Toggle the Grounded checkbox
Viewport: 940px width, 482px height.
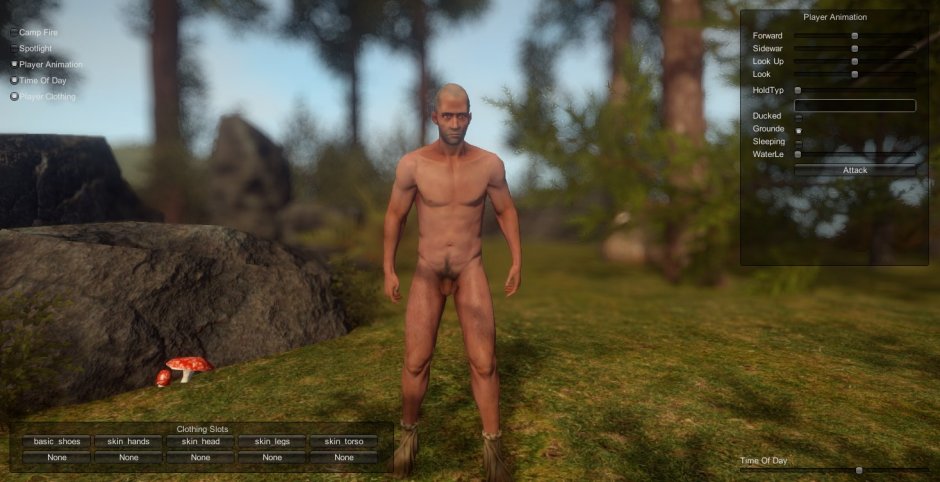[x=798, y=130]
